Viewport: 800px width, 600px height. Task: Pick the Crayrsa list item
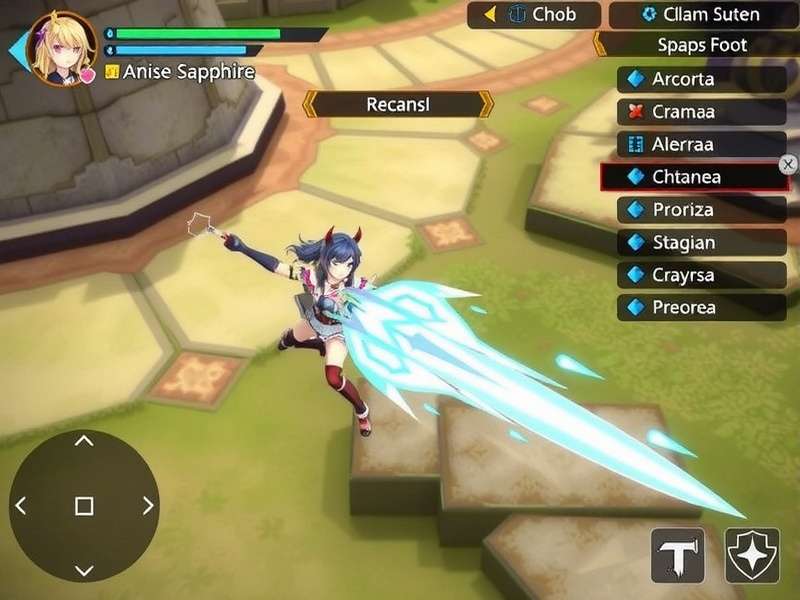[x=702, y=275]
